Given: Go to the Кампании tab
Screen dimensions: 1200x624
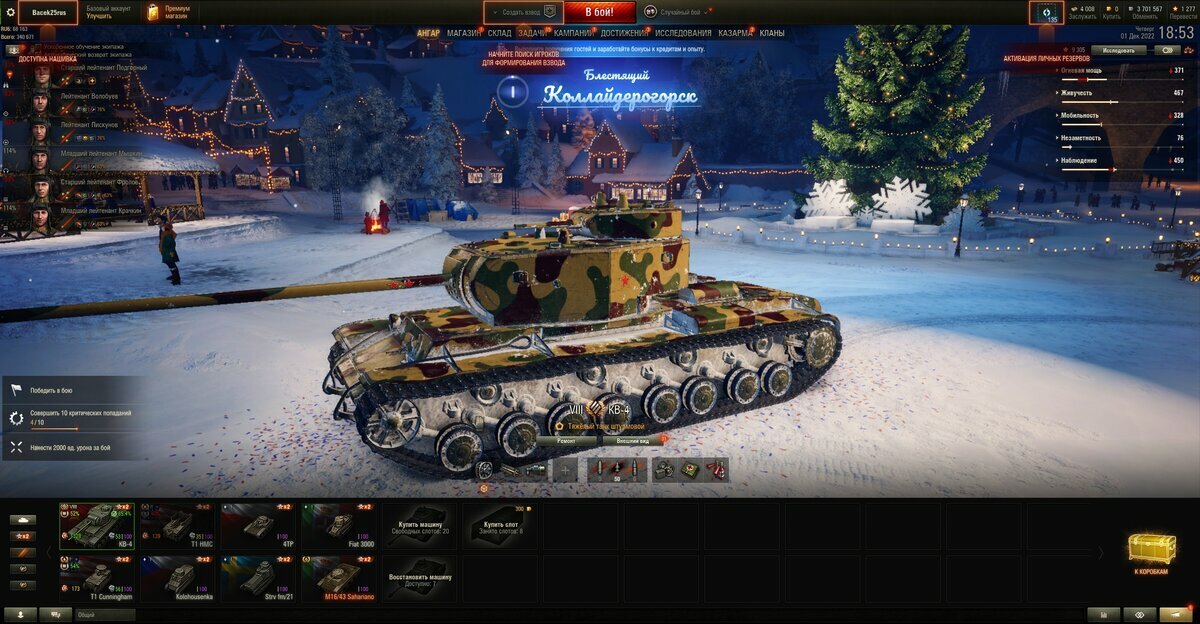Looking at the screenshot, I should click(x=573, y=33).
